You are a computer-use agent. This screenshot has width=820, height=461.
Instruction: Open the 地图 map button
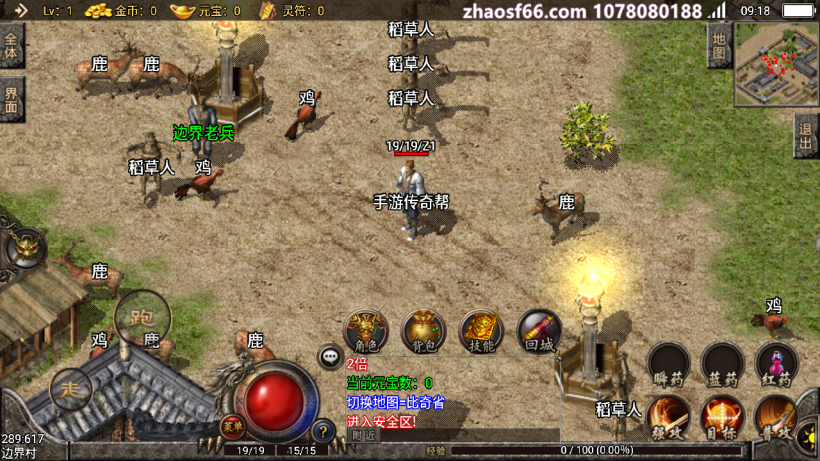pyautogui.click(x=719, y=45)
